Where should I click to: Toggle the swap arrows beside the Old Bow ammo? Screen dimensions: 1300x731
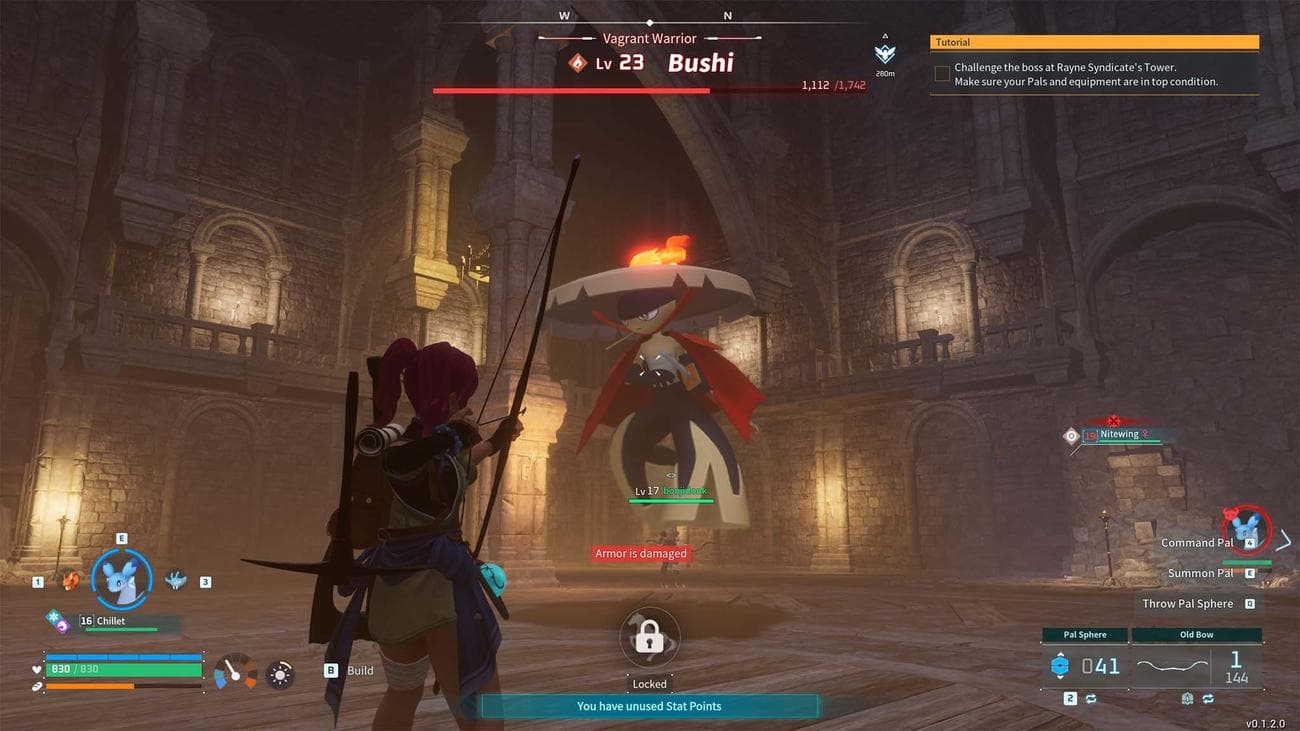[x=1207, y=699]
